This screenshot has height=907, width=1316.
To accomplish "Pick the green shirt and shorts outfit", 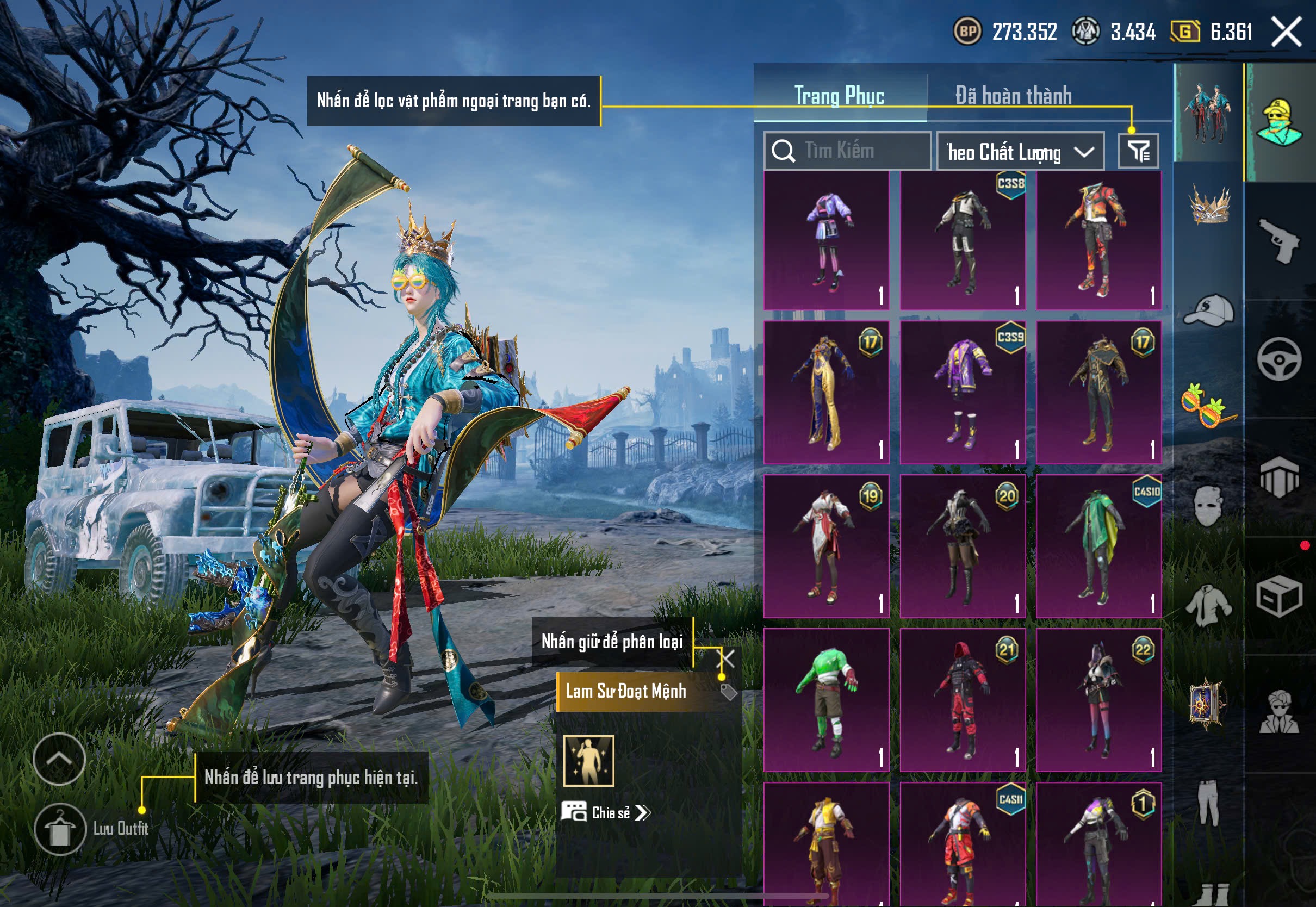I will (x=826, y=700).
